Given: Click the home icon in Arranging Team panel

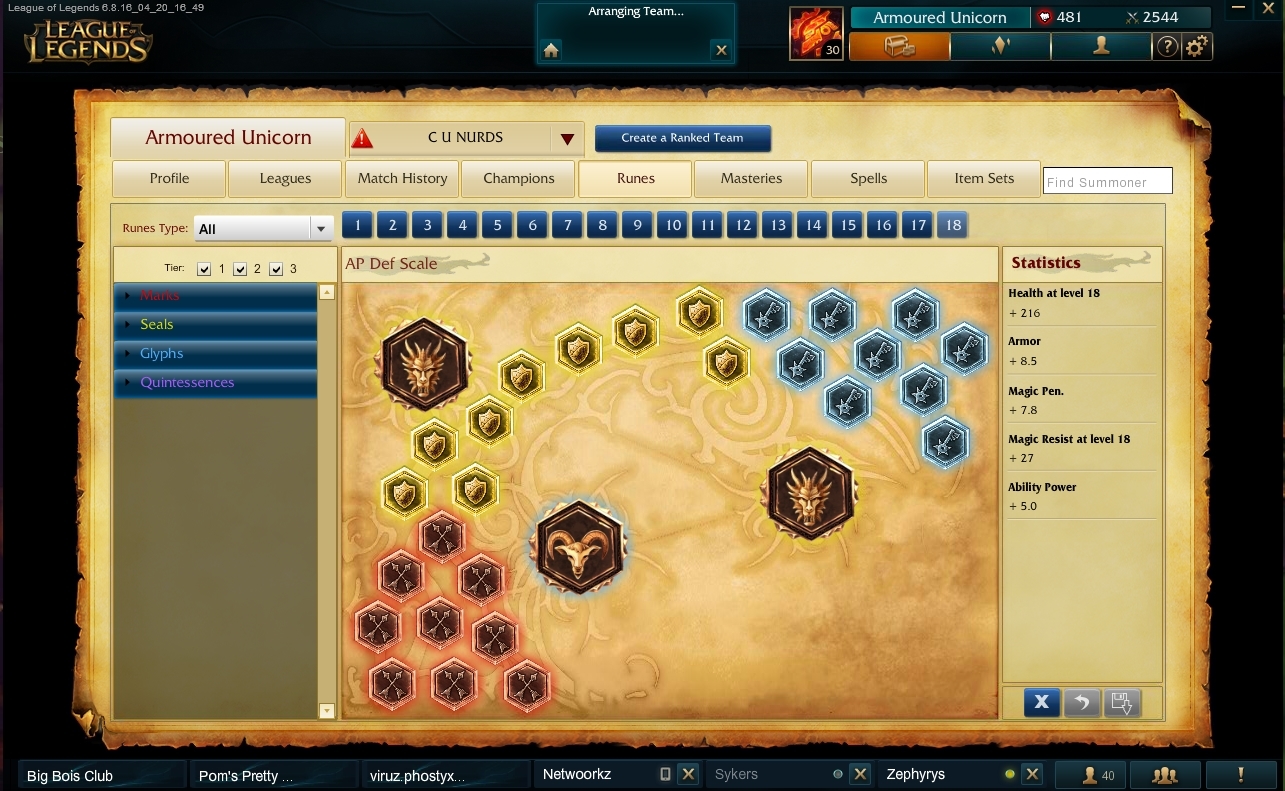Looking at the screenshot, I should click(x=550, y=48).
